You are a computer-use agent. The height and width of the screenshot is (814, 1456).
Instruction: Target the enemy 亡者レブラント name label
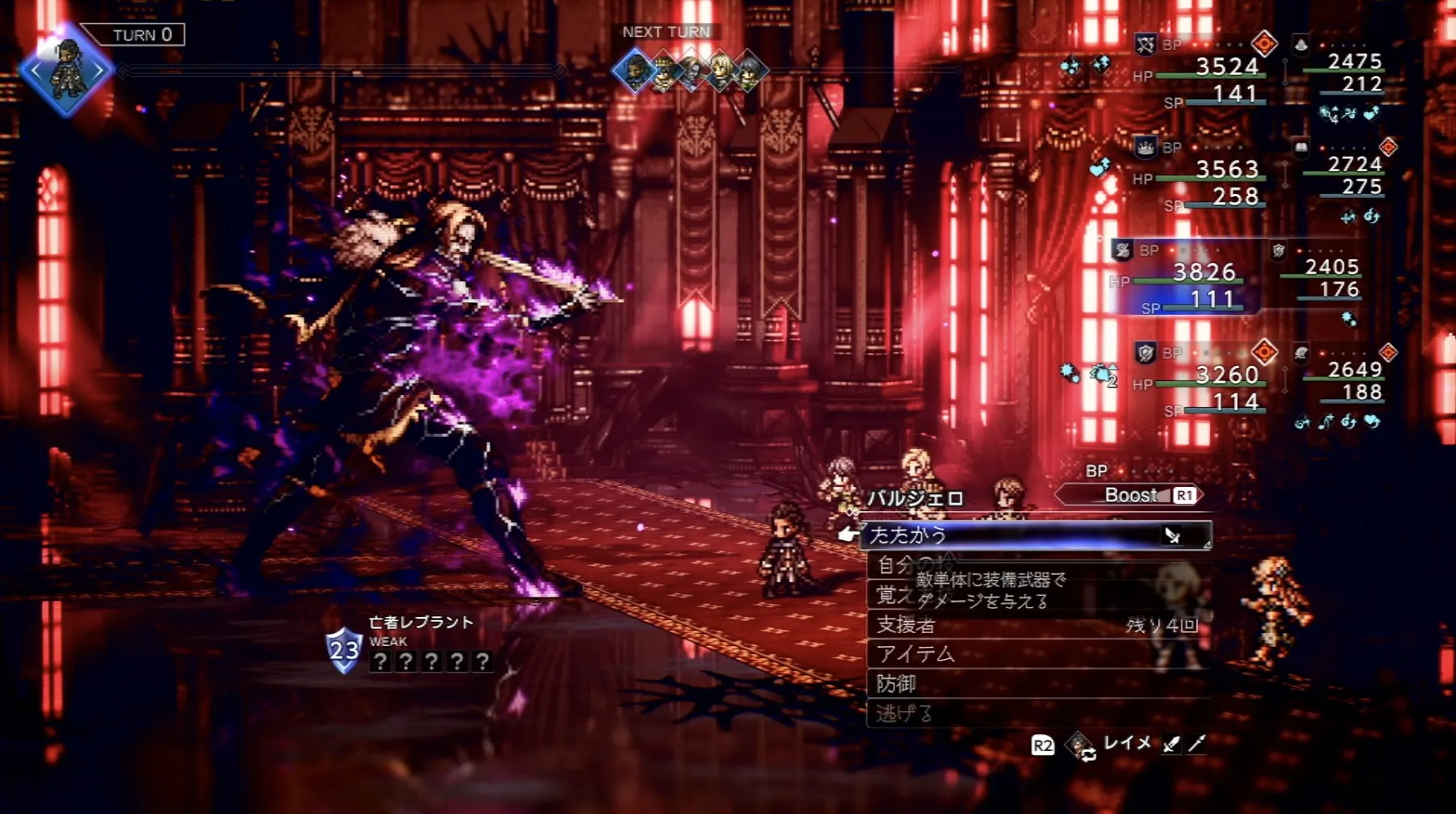420,622
